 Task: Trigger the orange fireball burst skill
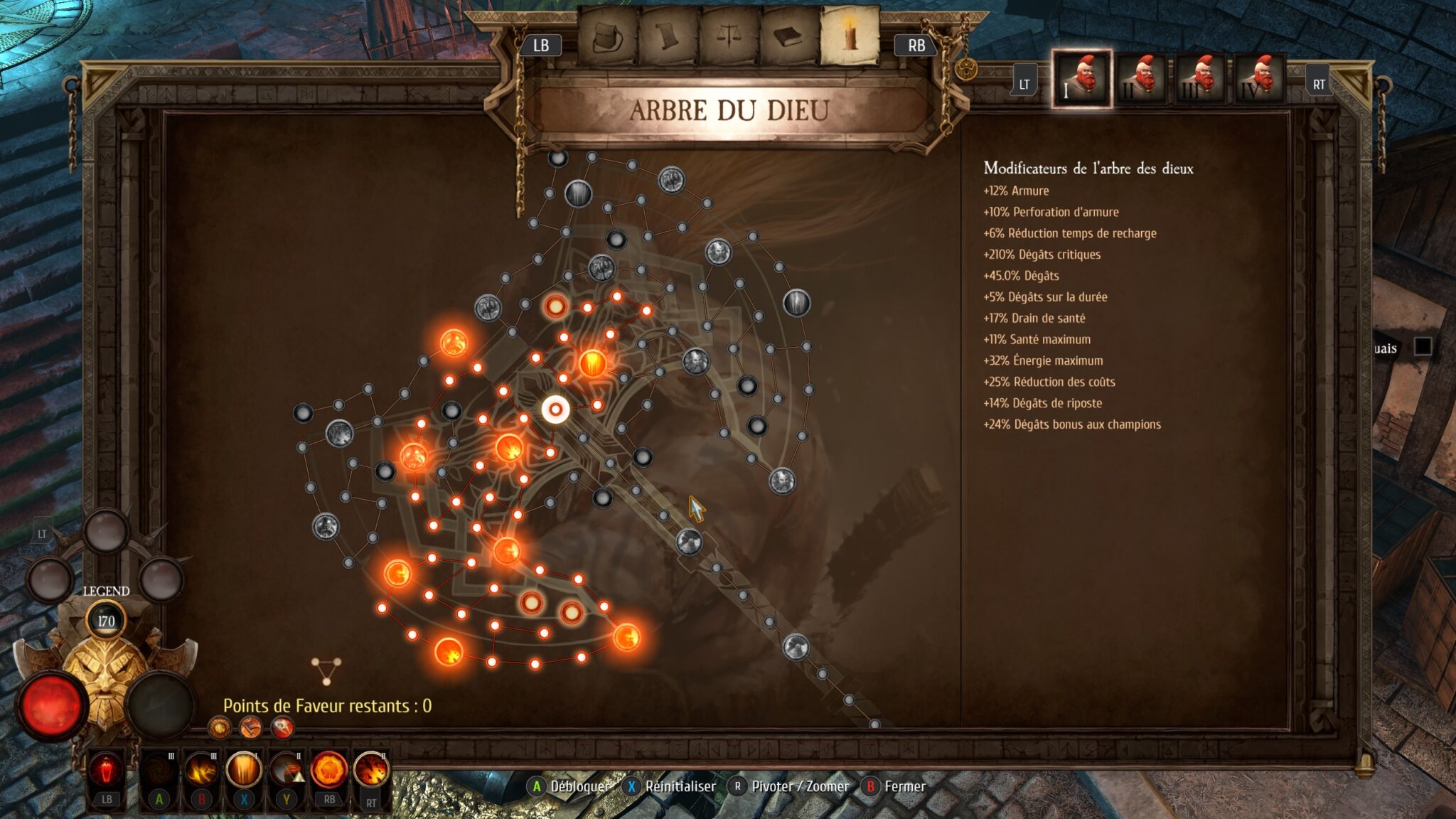coord(329,771)
